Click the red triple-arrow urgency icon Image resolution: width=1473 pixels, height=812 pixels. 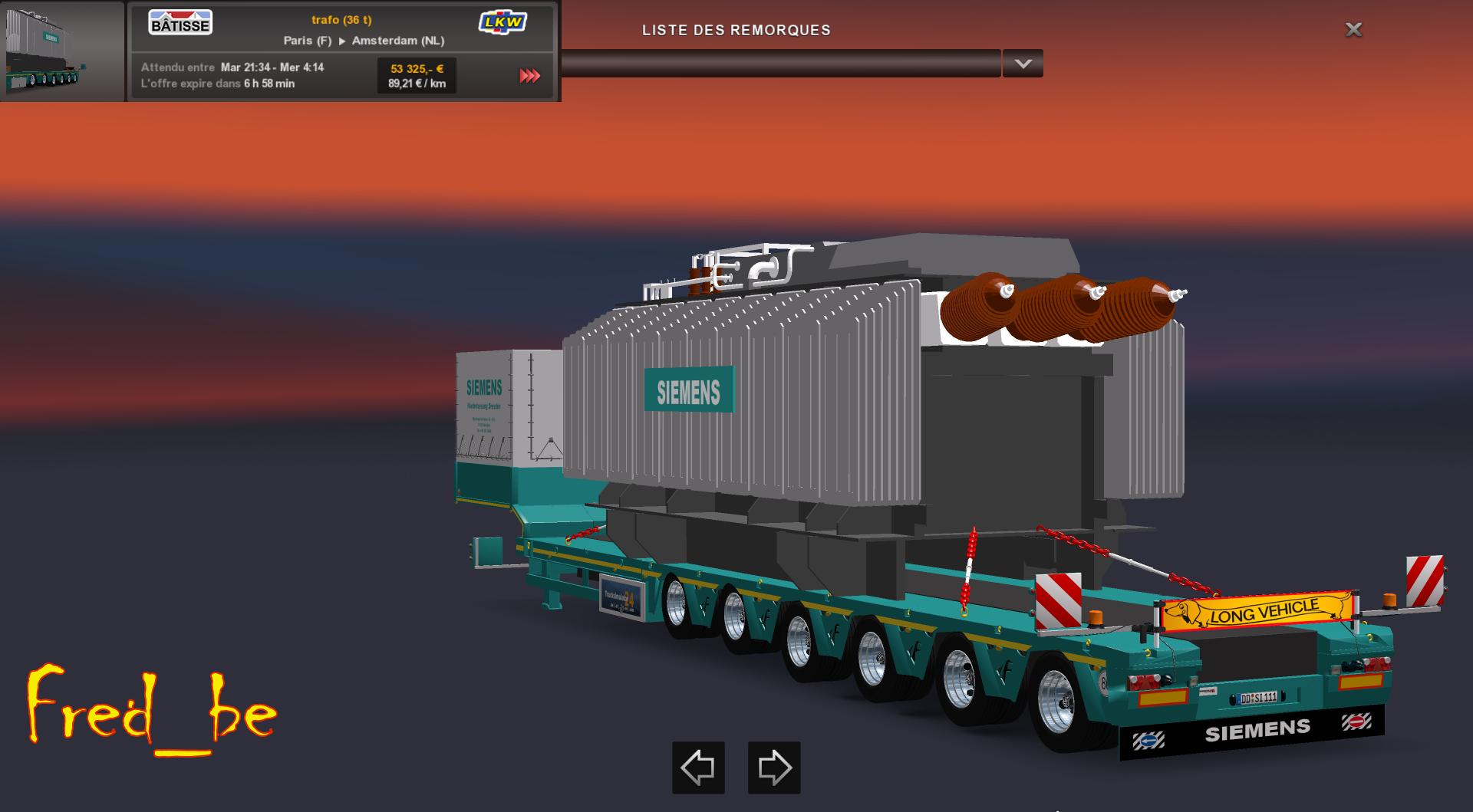pos(529,76)
